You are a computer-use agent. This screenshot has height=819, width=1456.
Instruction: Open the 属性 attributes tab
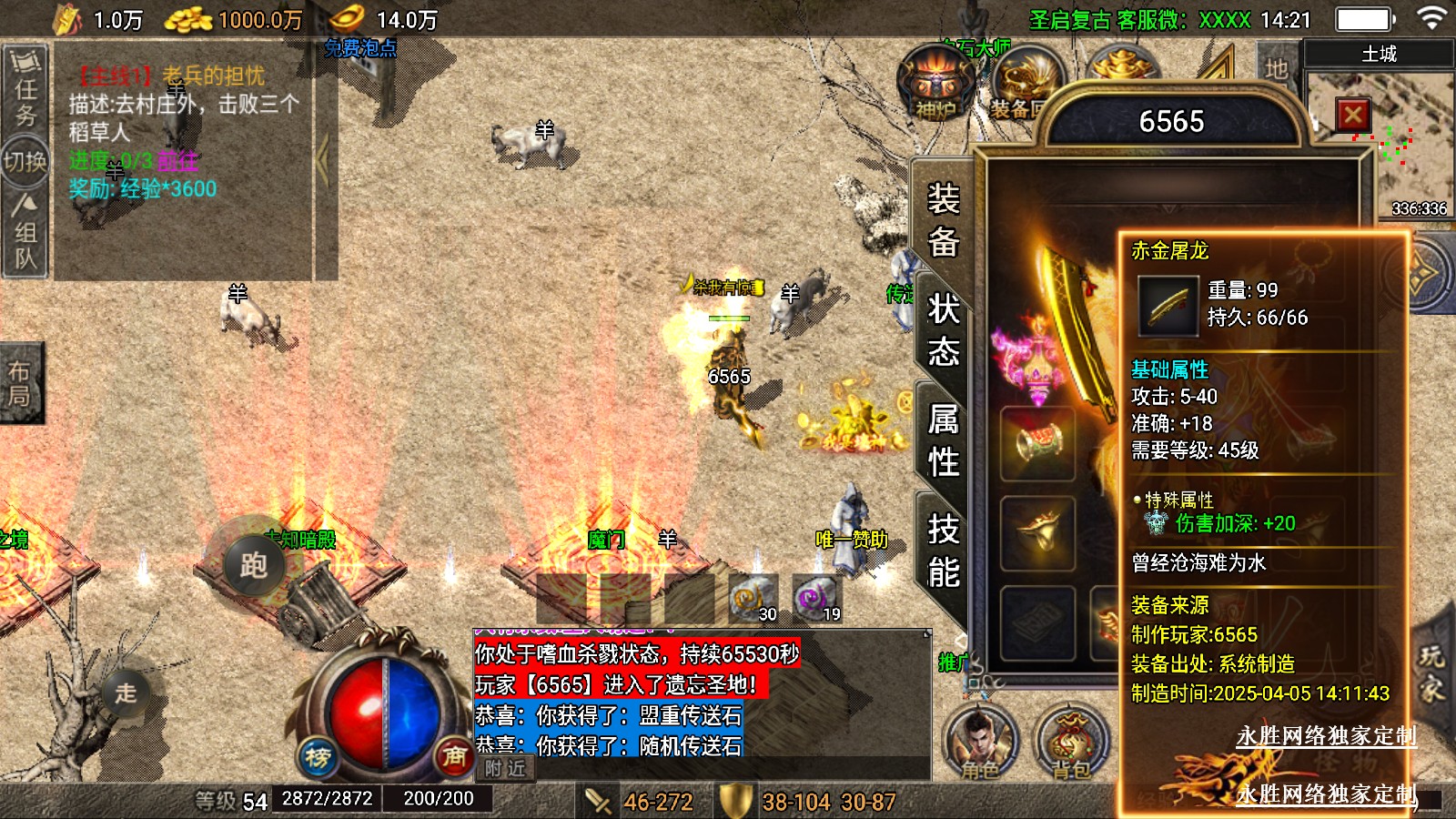pyautogui.click(x=943, y=440)
